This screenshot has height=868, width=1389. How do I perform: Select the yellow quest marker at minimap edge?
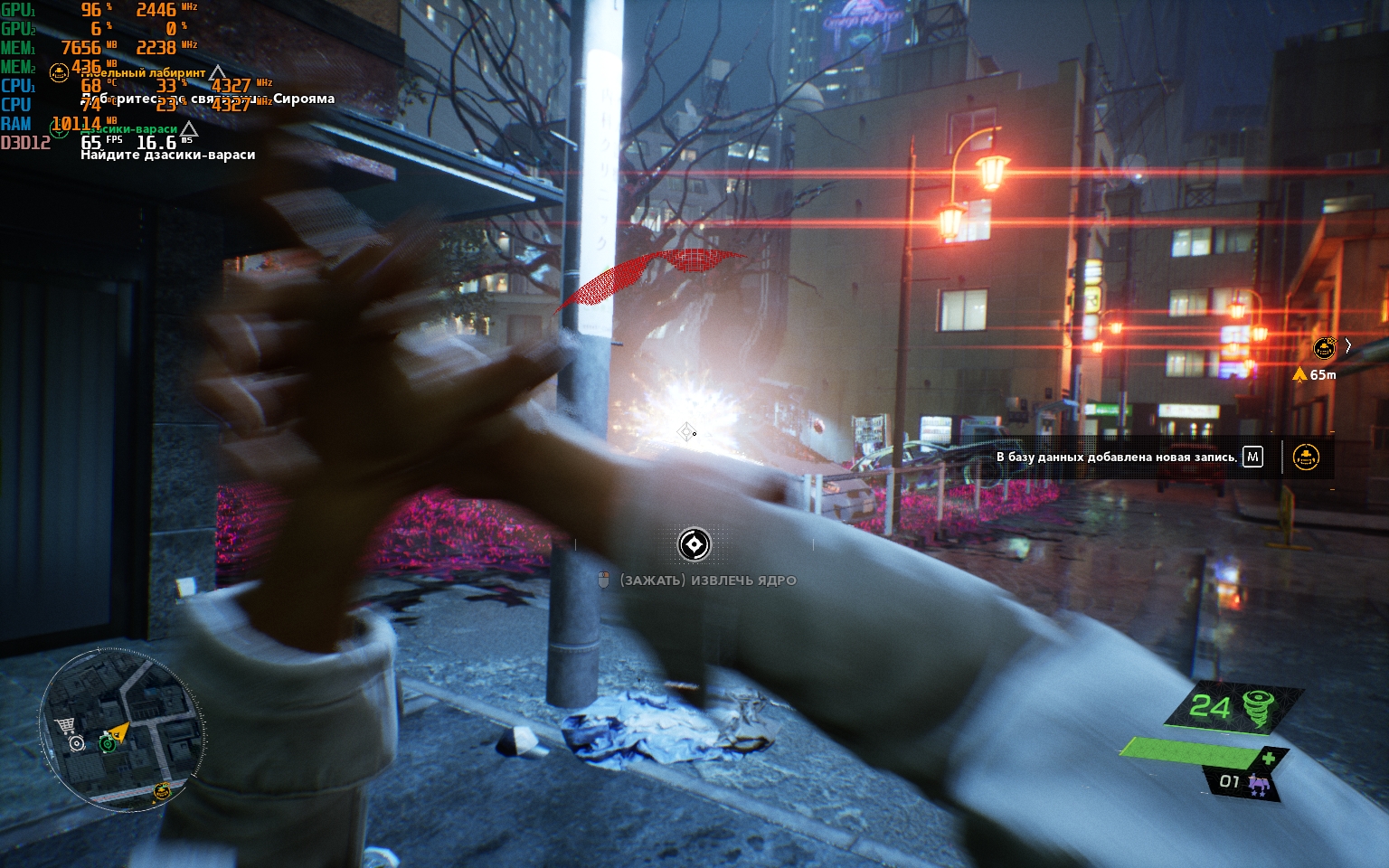pyautogui.click(x=162, y=791)
